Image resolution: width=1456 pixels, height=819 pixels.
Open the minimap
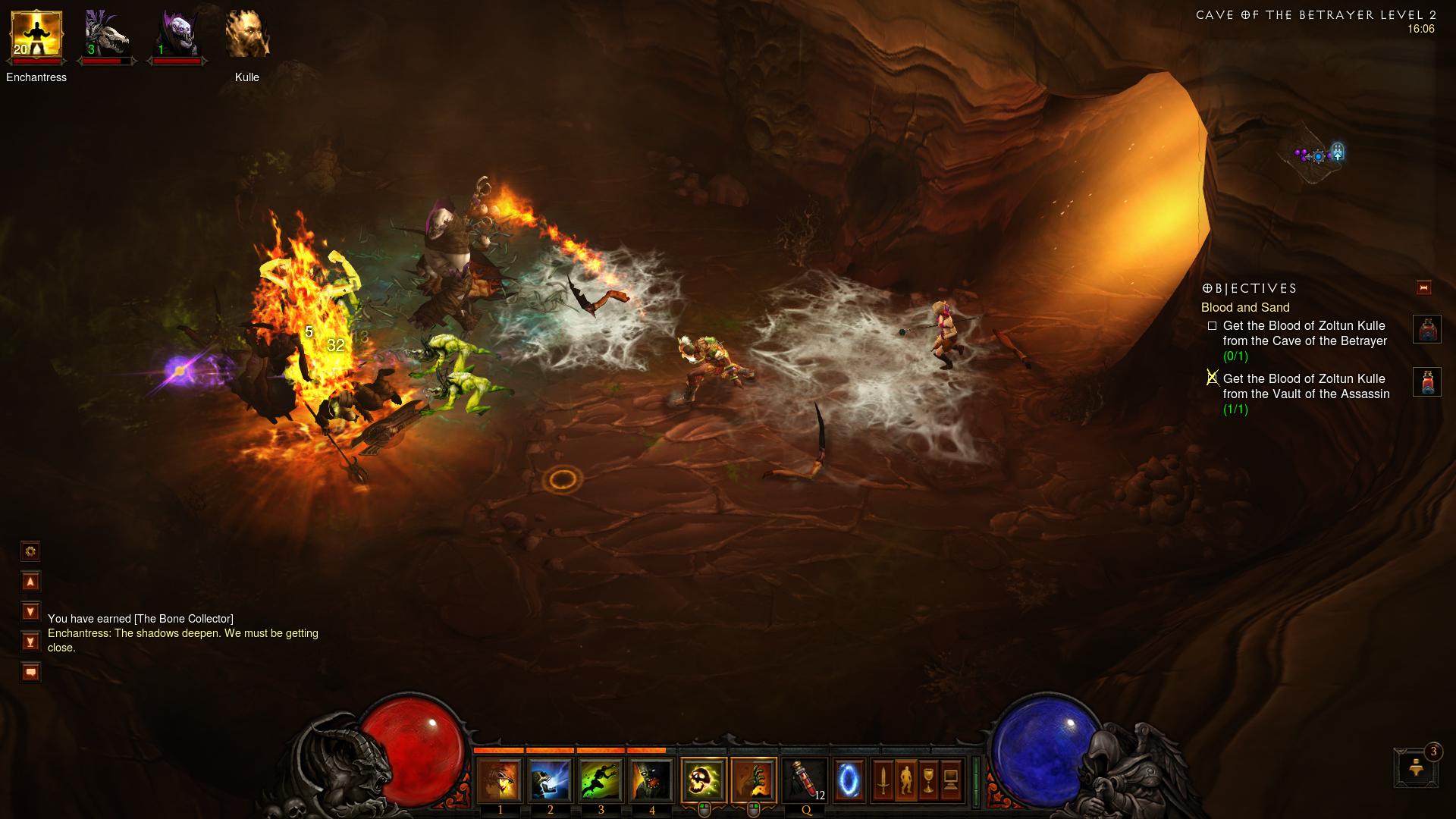[x=1319, y=155]
